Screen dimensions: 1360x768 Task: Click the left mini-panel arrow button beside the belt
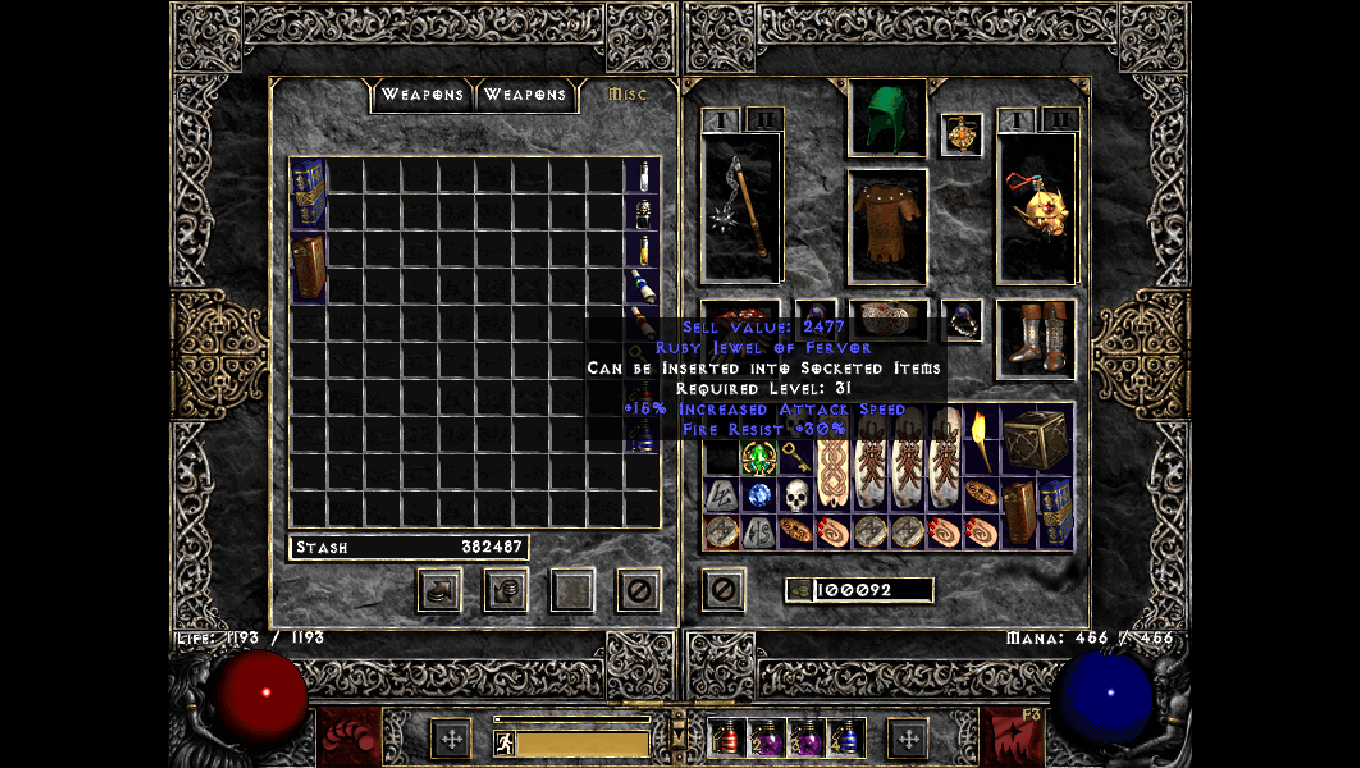pyautogui.click(x=449, y=737)
